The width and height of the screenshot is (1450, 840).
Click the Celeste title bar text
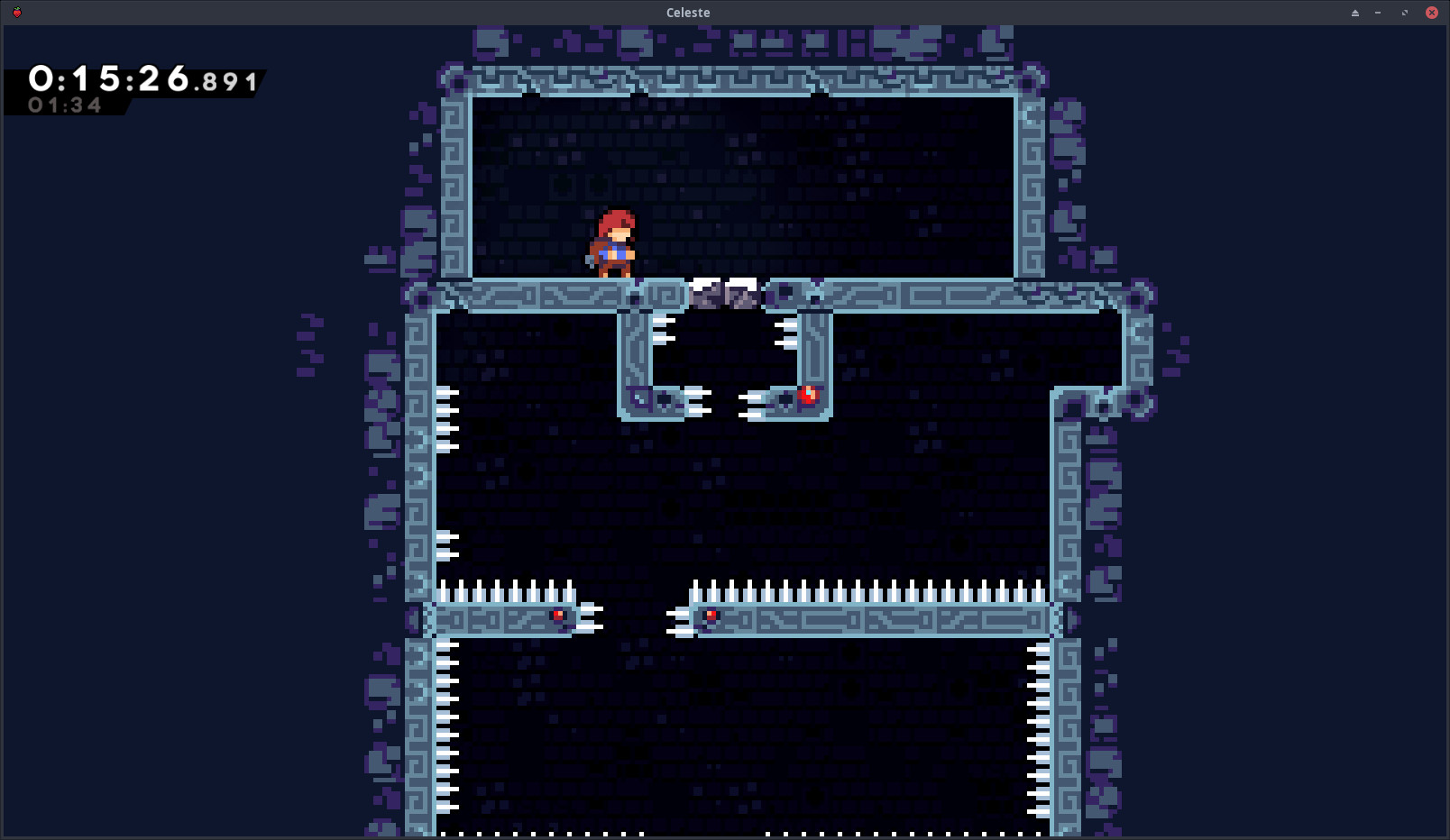[x=686, y=12]
